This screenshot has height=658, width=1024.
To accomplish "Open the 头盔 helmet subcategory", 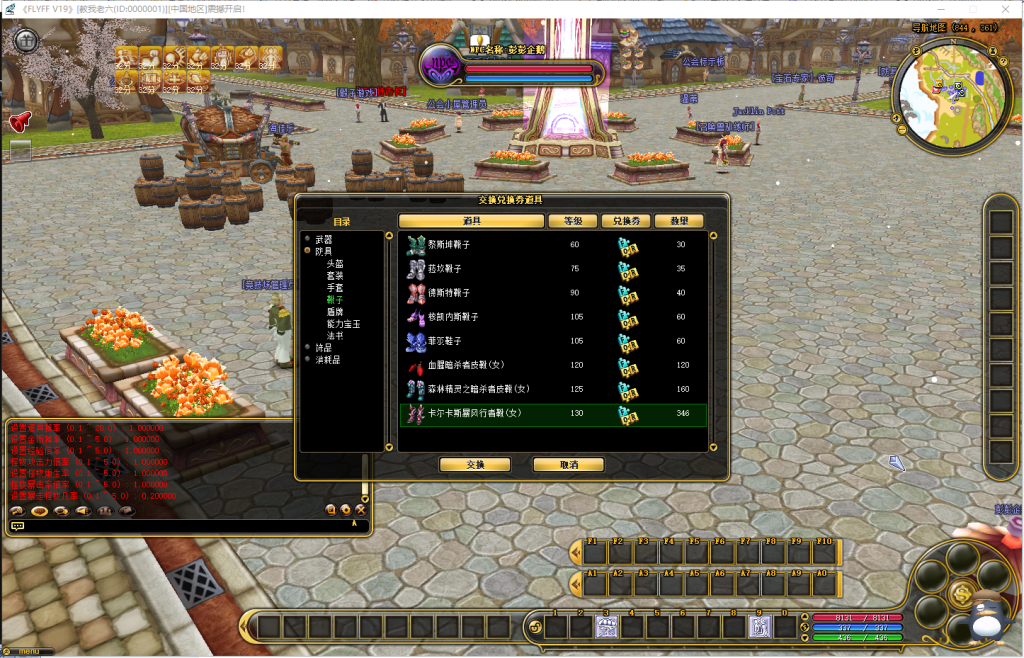I will click(x=334, y=264).
